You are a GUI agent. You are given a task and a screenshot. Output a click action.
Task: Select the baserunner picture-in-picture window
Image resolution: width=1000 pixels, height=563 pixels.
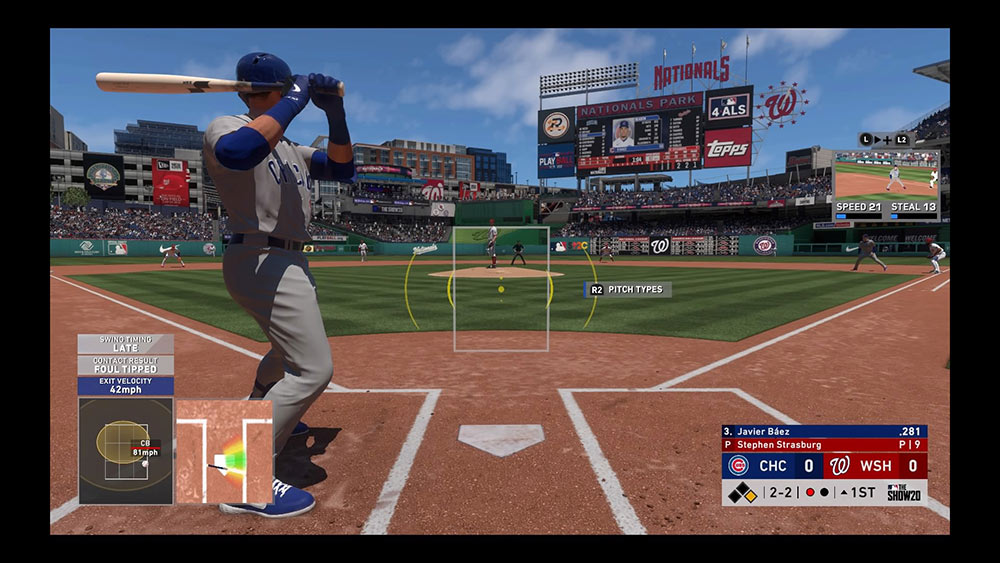click(x=886, y=178)
